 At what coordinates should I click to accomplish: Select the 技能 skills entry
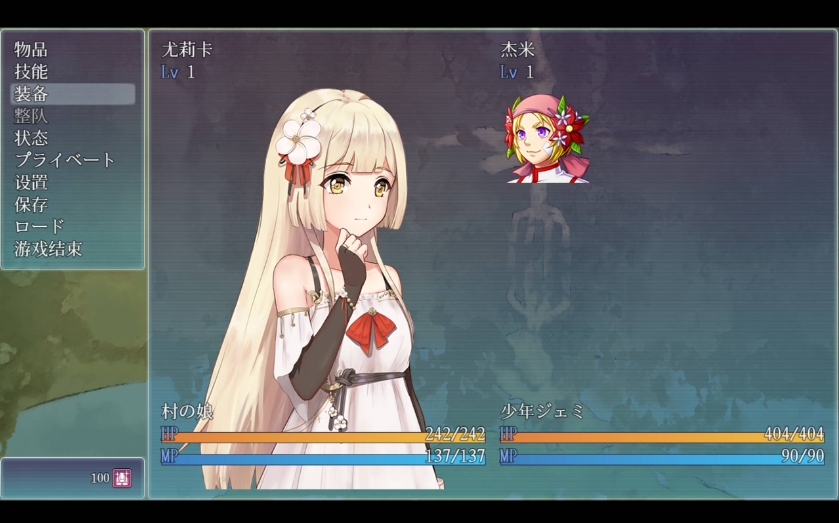click(x=32, y=71)
